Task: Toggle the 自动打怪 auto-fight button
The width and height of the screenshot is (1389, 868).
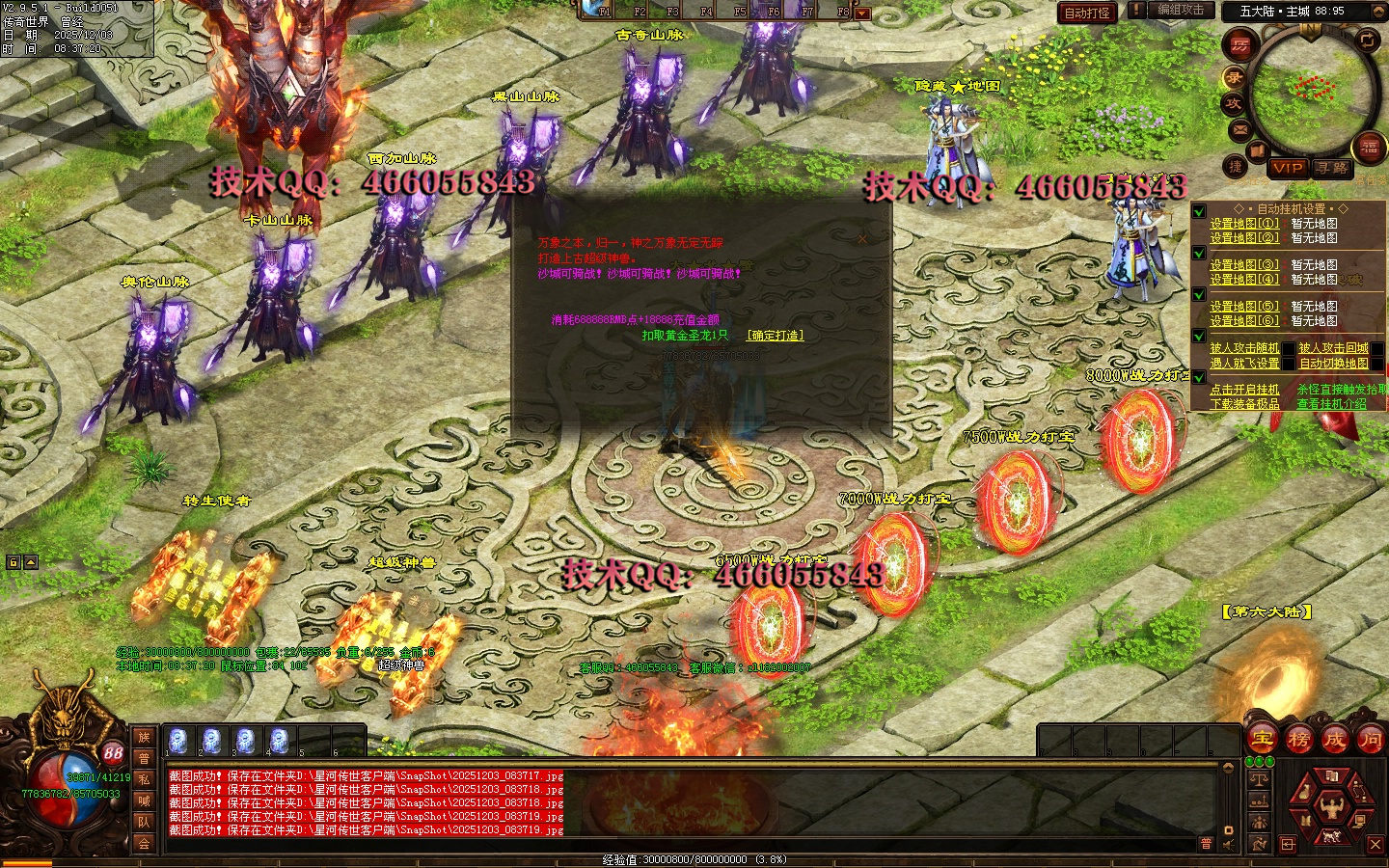Action: [x=1087, y=13]
